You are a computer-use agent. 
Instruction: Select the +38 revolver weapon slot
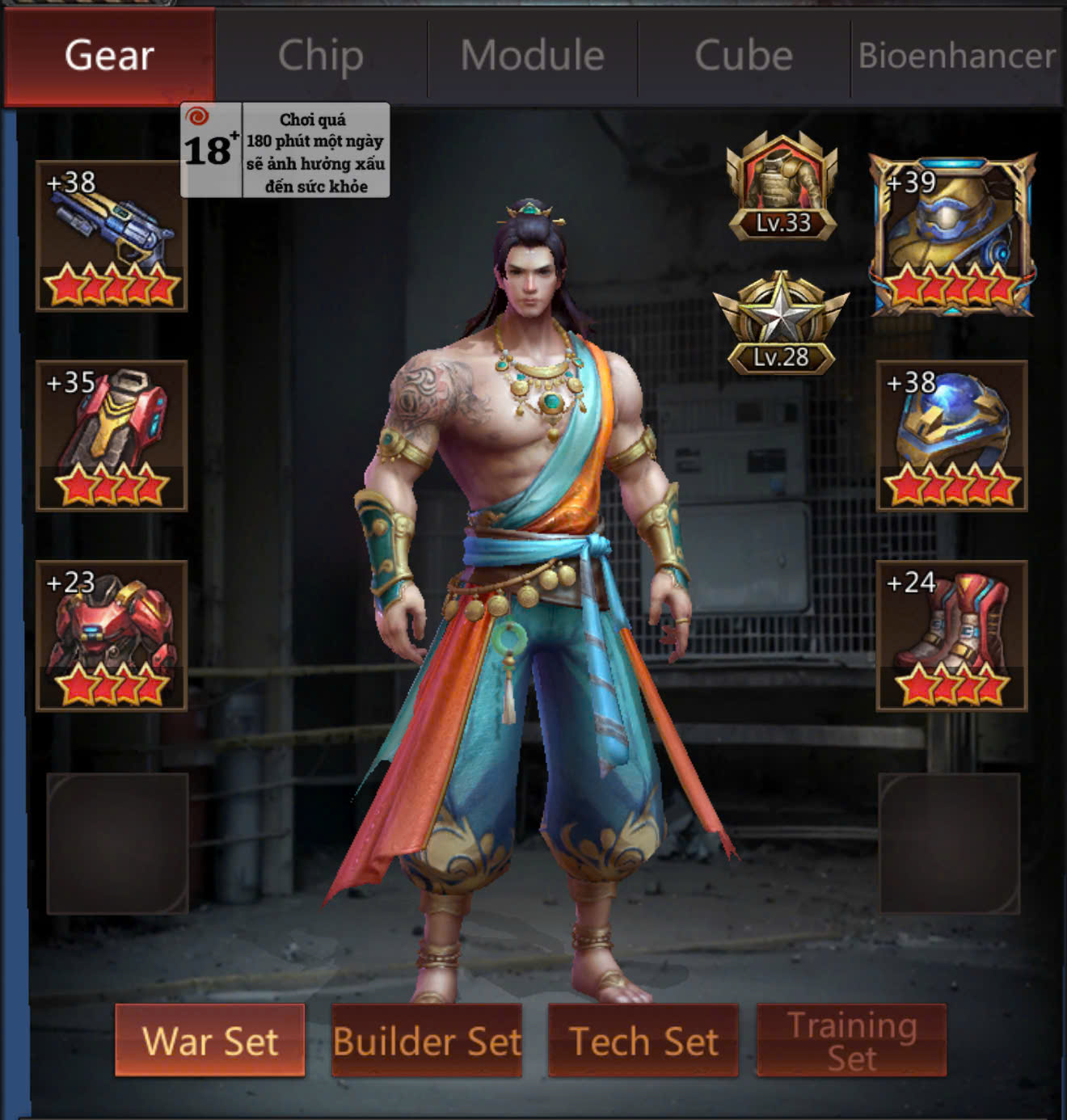click(112, 236)
